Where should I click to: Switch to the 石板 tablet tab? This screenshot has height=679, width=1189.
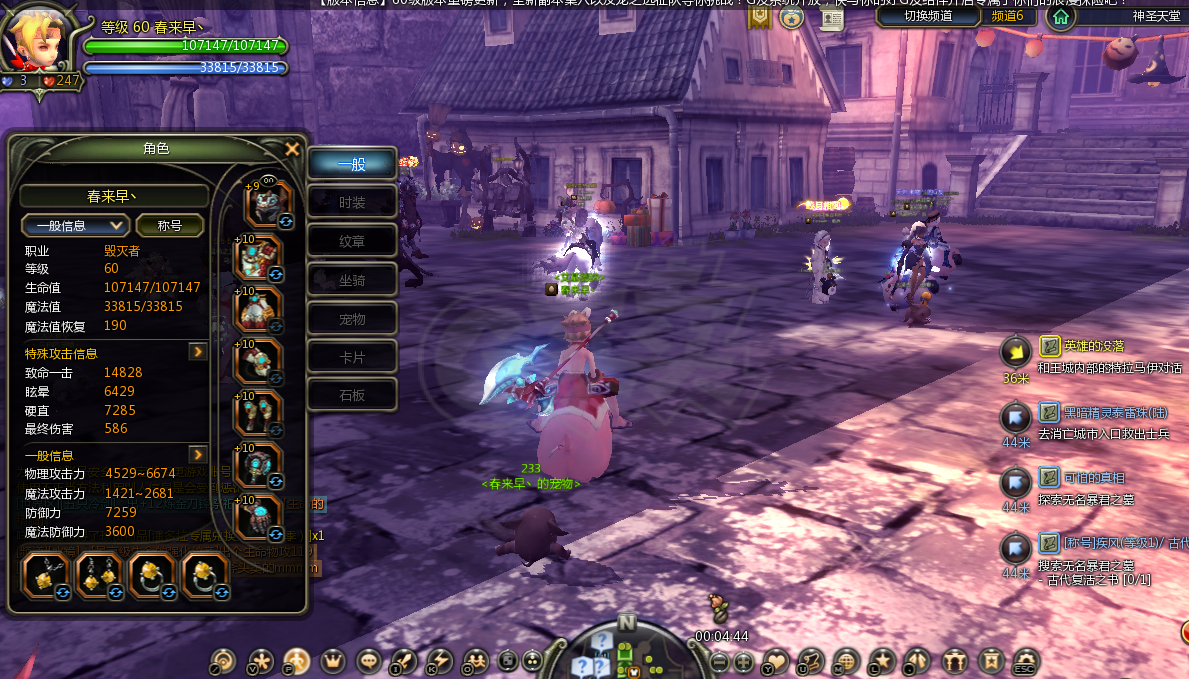352,395
